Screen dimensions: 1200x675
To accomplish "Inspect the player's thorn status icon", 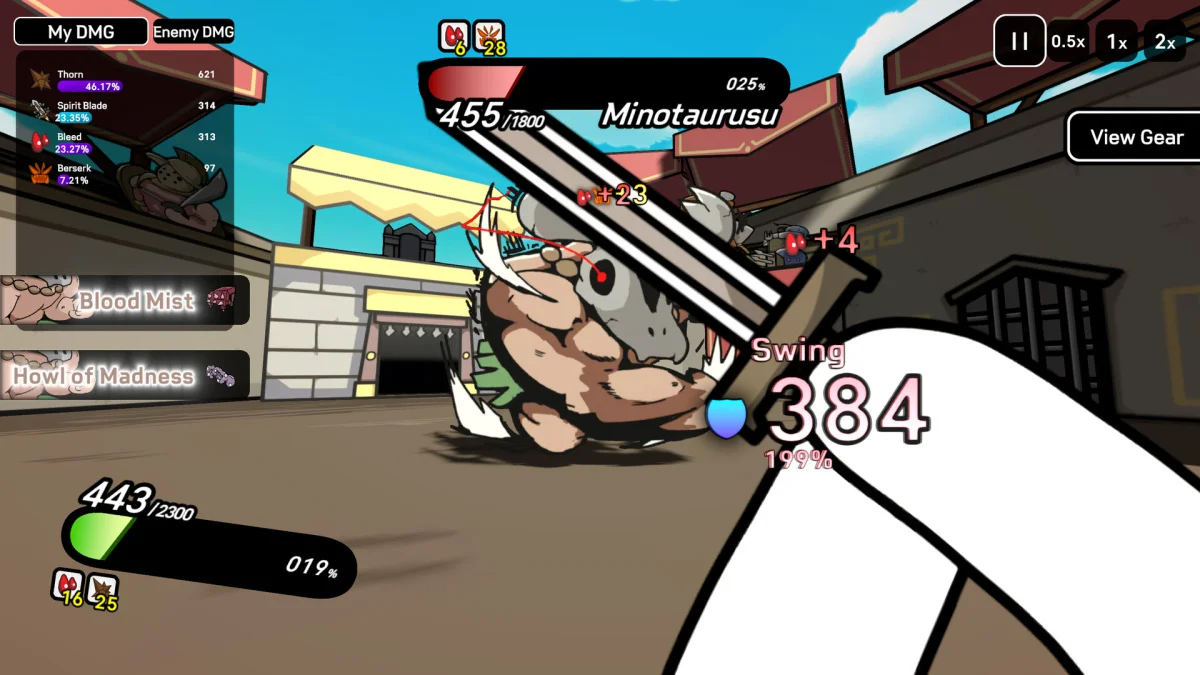I will 102,589.
